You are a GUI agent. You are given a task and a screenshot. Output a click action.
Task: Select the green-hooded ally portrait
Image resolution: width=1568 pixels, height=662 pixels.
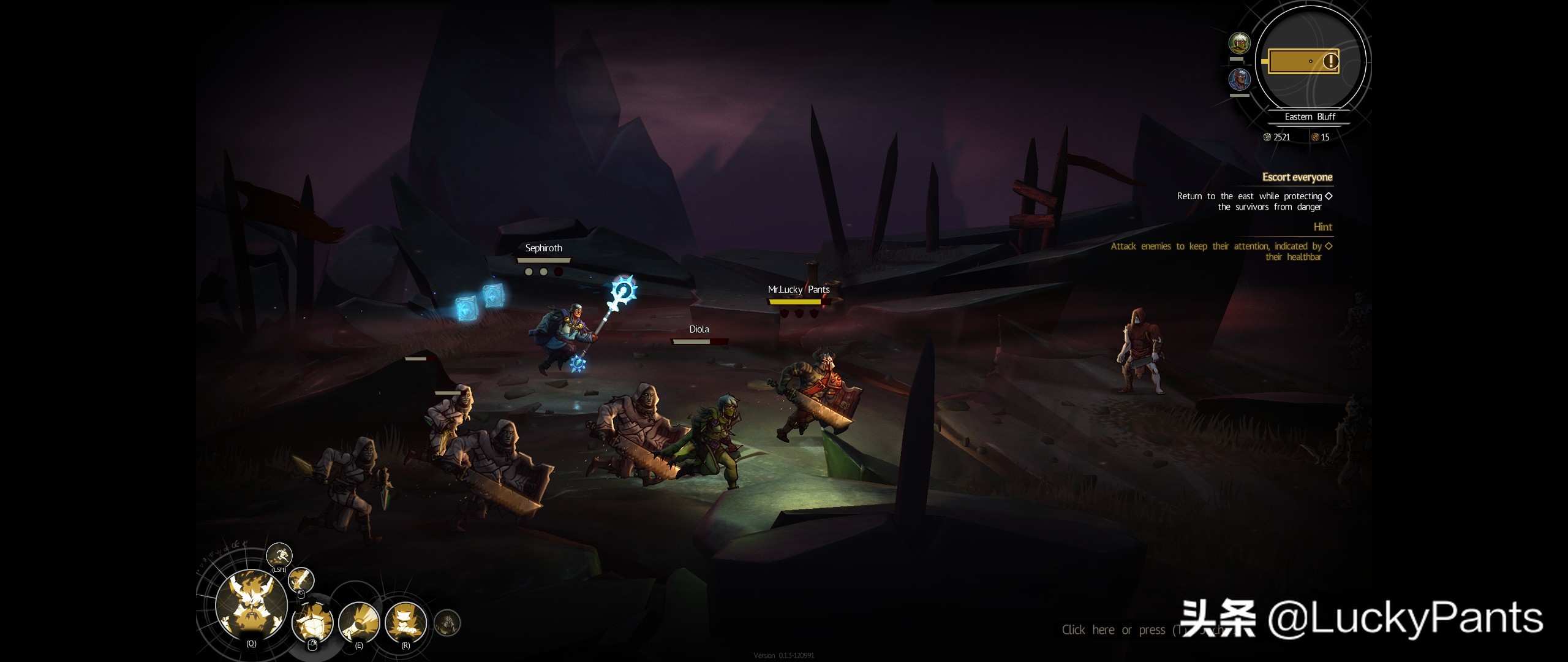(1240, 43)
